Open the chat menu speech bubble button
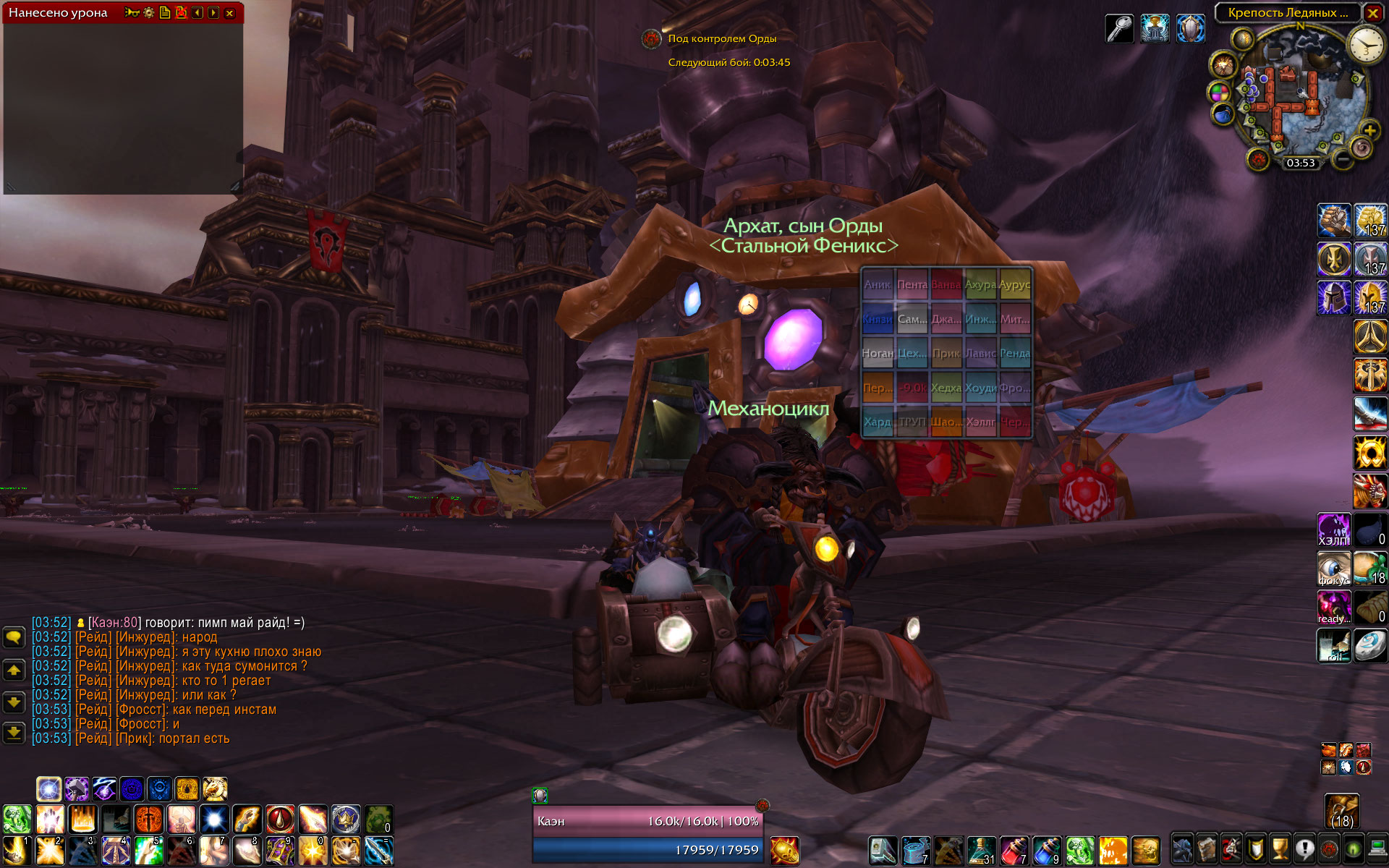This screenshot has height=868, width=1389. pos(14,637)
